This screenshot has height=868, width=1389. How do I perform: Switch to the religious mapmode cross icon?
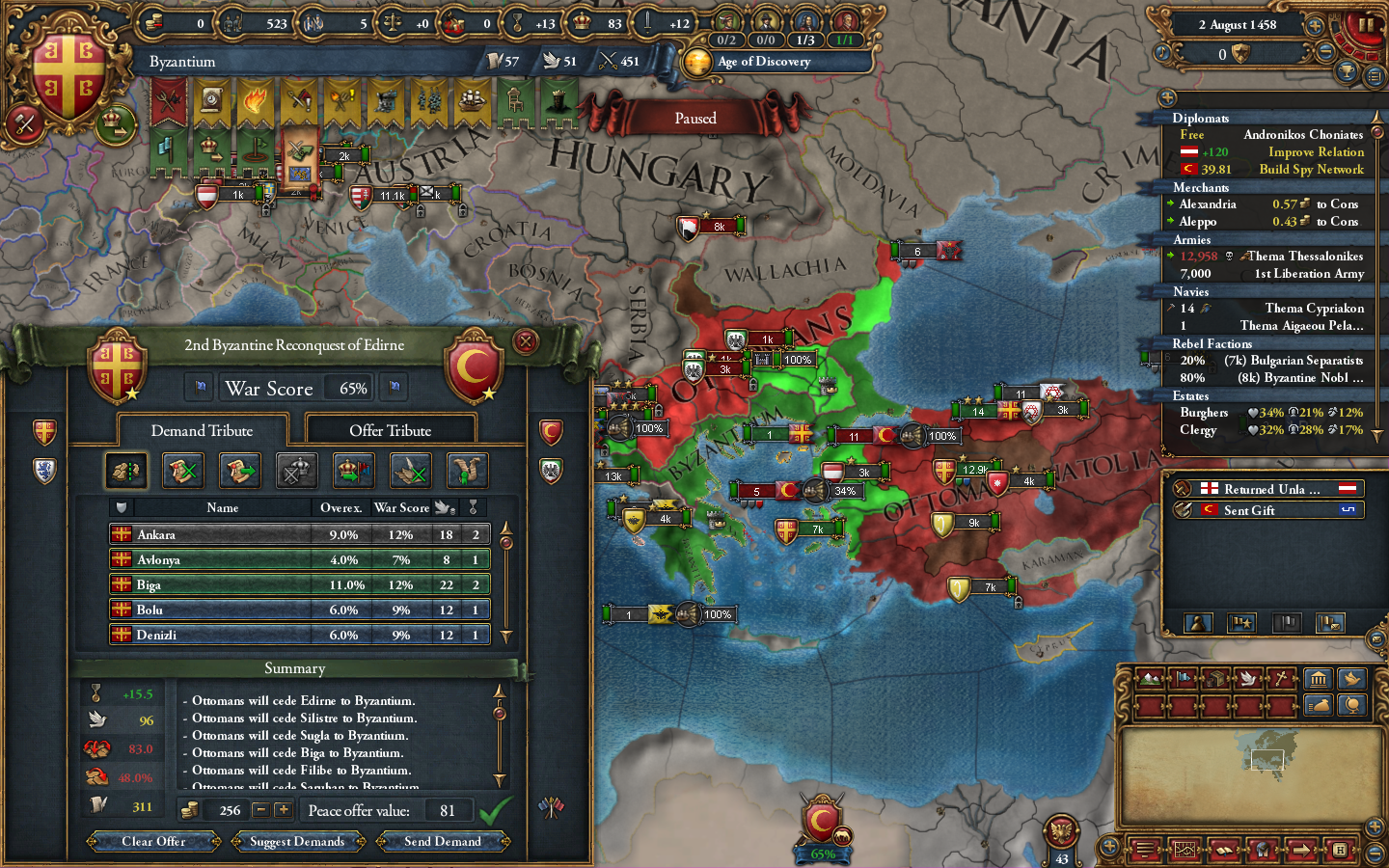(x=1283, y=678)
